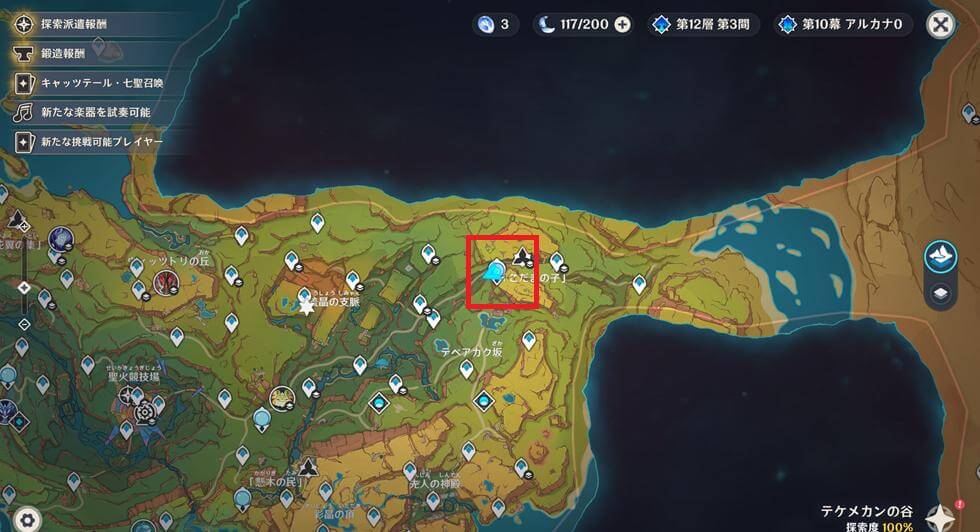This screenshot has width=980, height=532.
Task: Close the map with the X button
Action: 940,25
